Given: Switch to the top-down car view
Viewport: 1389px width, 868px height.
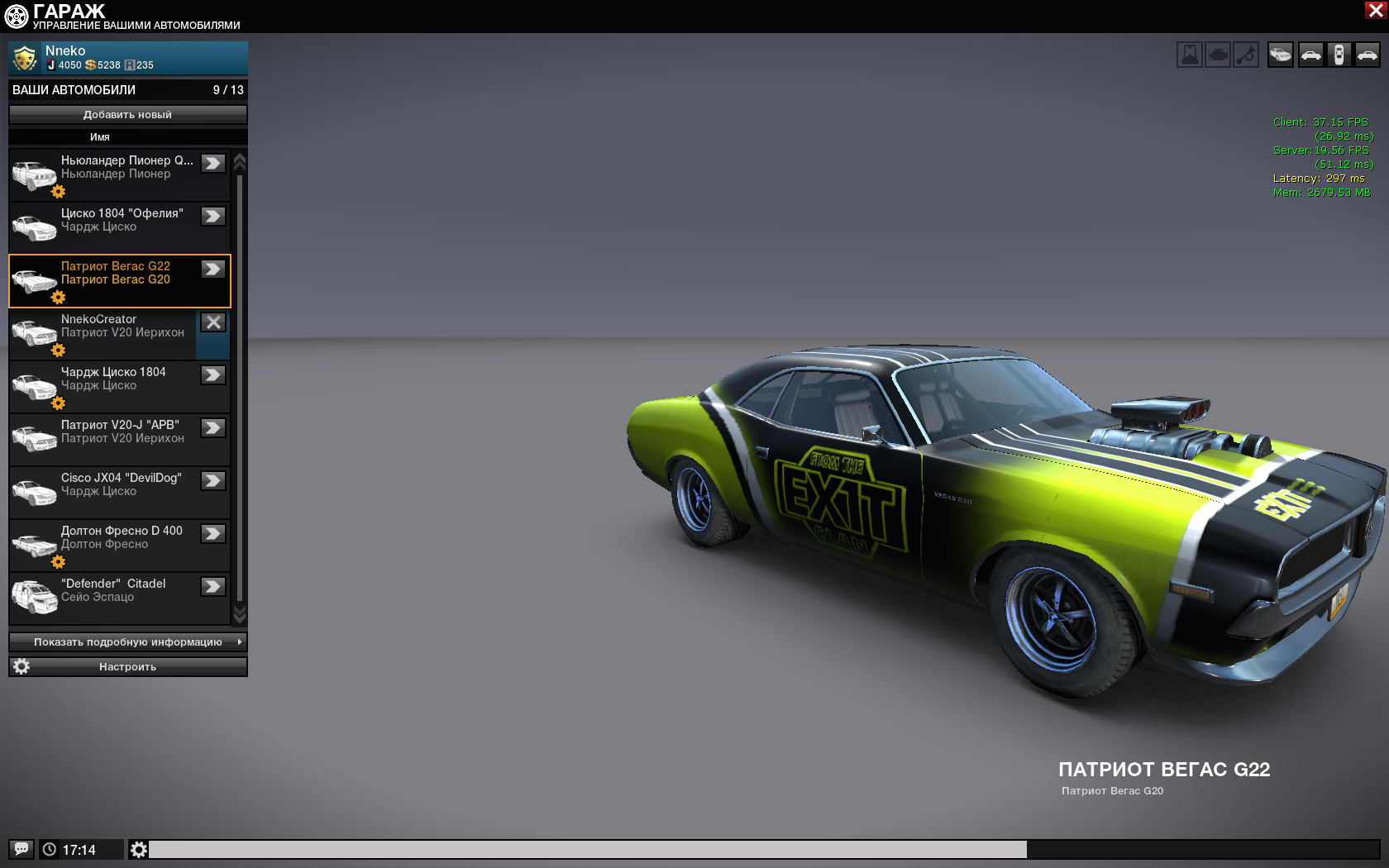Looking at the screenshot, I should click(1339, 55).
